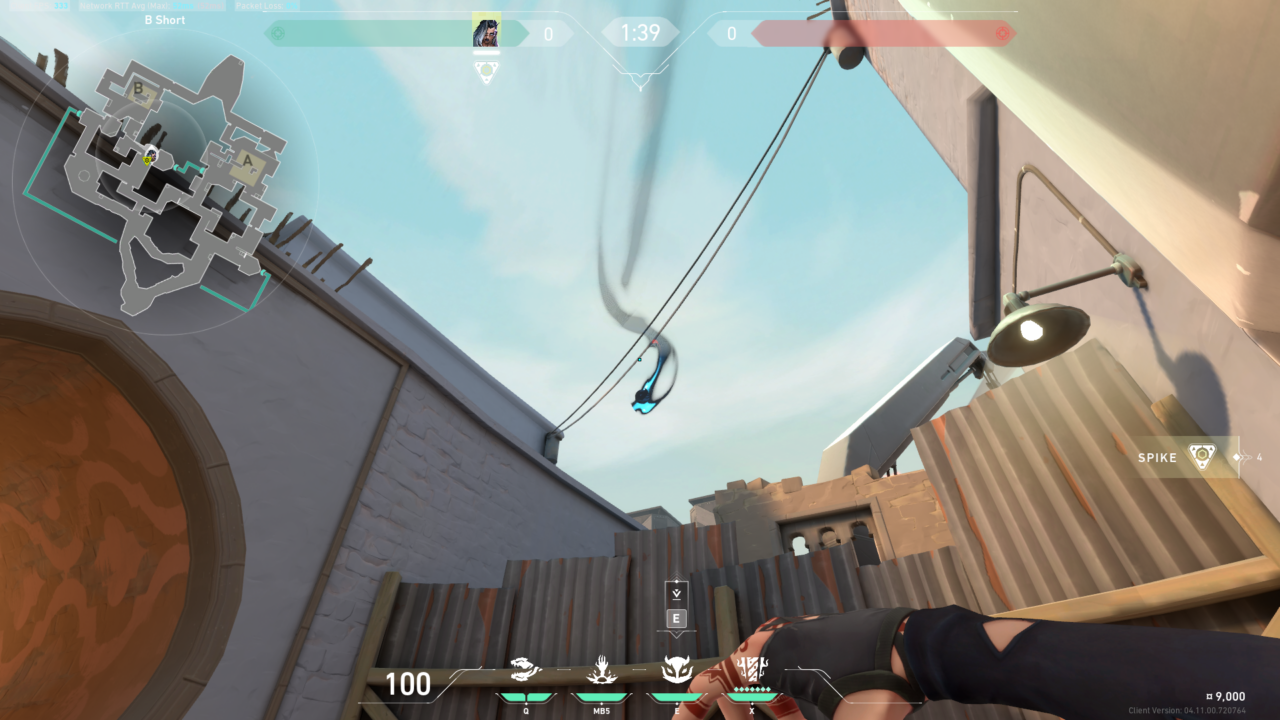The height and width of the screenshot is (720, 1280).
Task: Select the B site marker on the minimap
Action: pos(139,91)
